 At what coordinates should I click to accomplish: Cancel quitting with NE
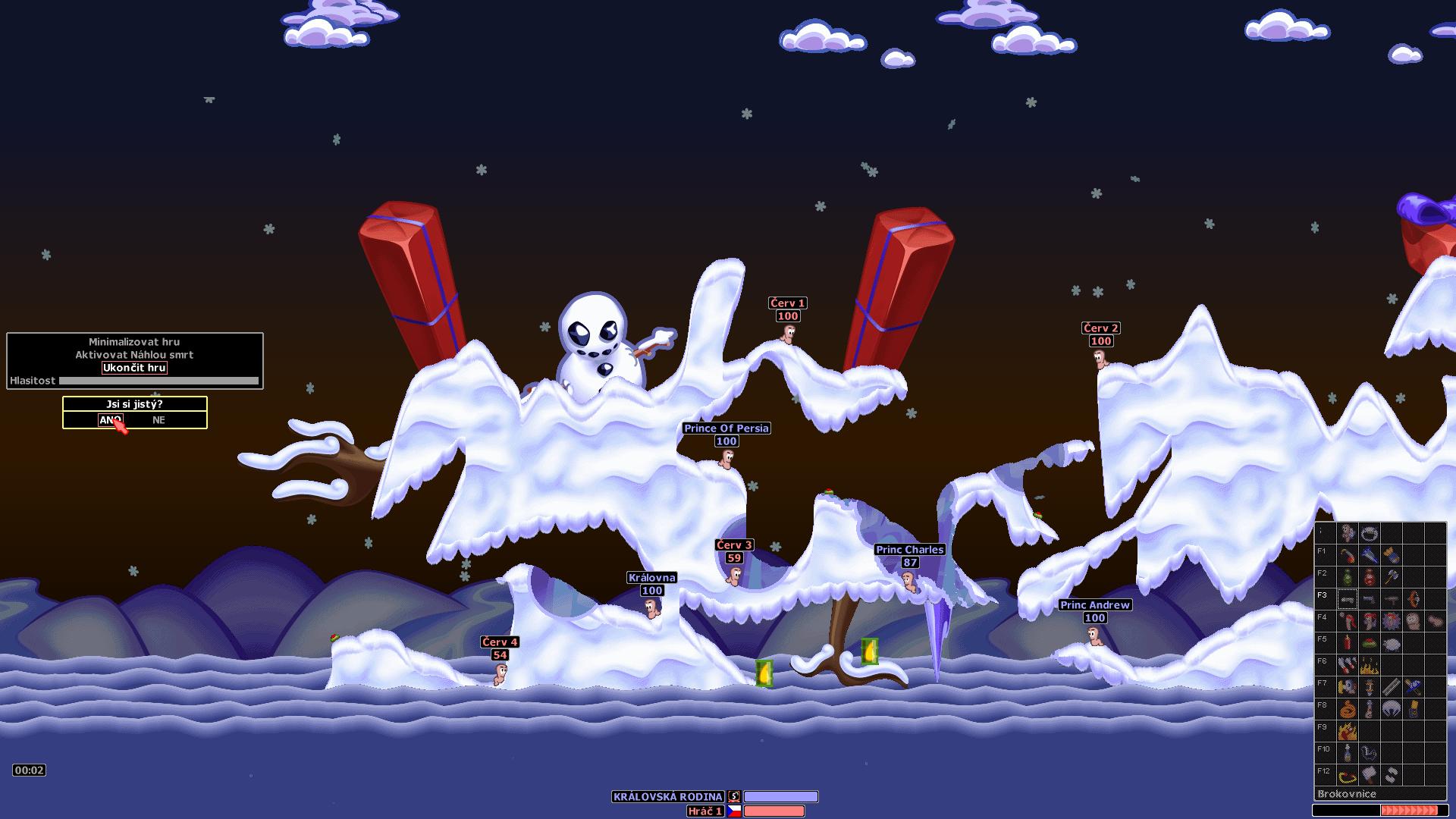(x=158, y=420)
